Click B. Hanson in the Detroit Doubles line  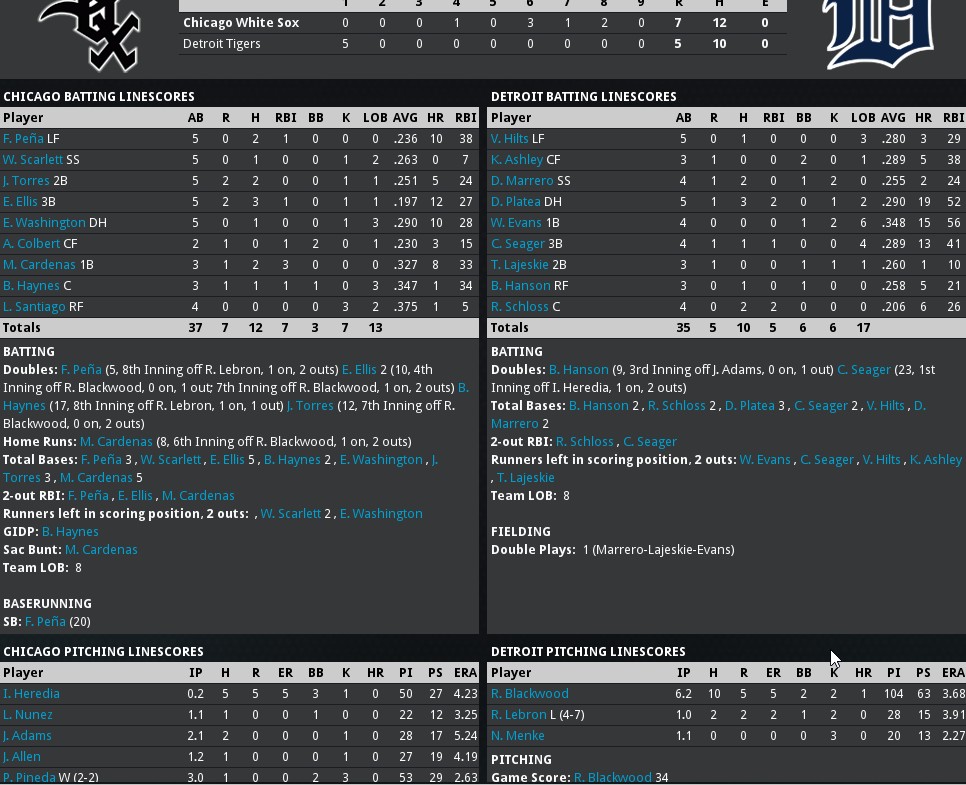tap(579, 369)
